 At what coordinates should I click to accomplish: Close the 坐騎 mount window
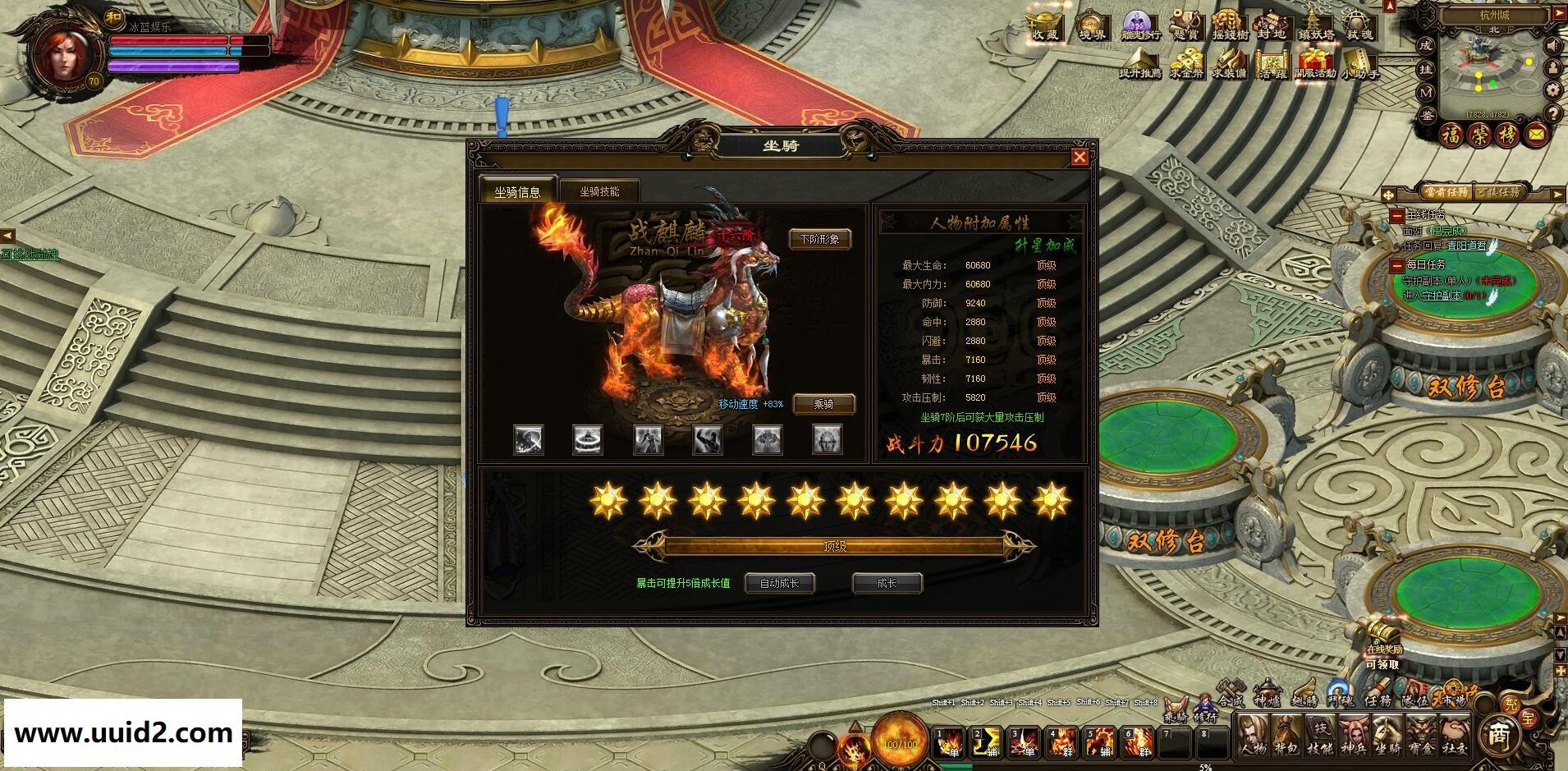1080,157
